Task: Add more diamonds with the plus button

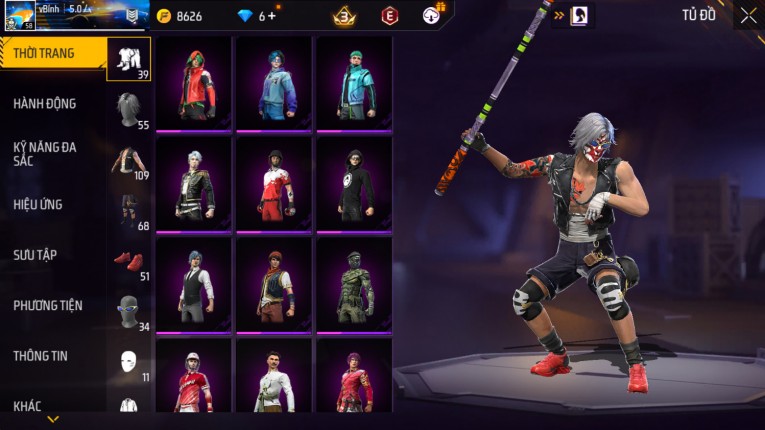Action: coord(271,16)
